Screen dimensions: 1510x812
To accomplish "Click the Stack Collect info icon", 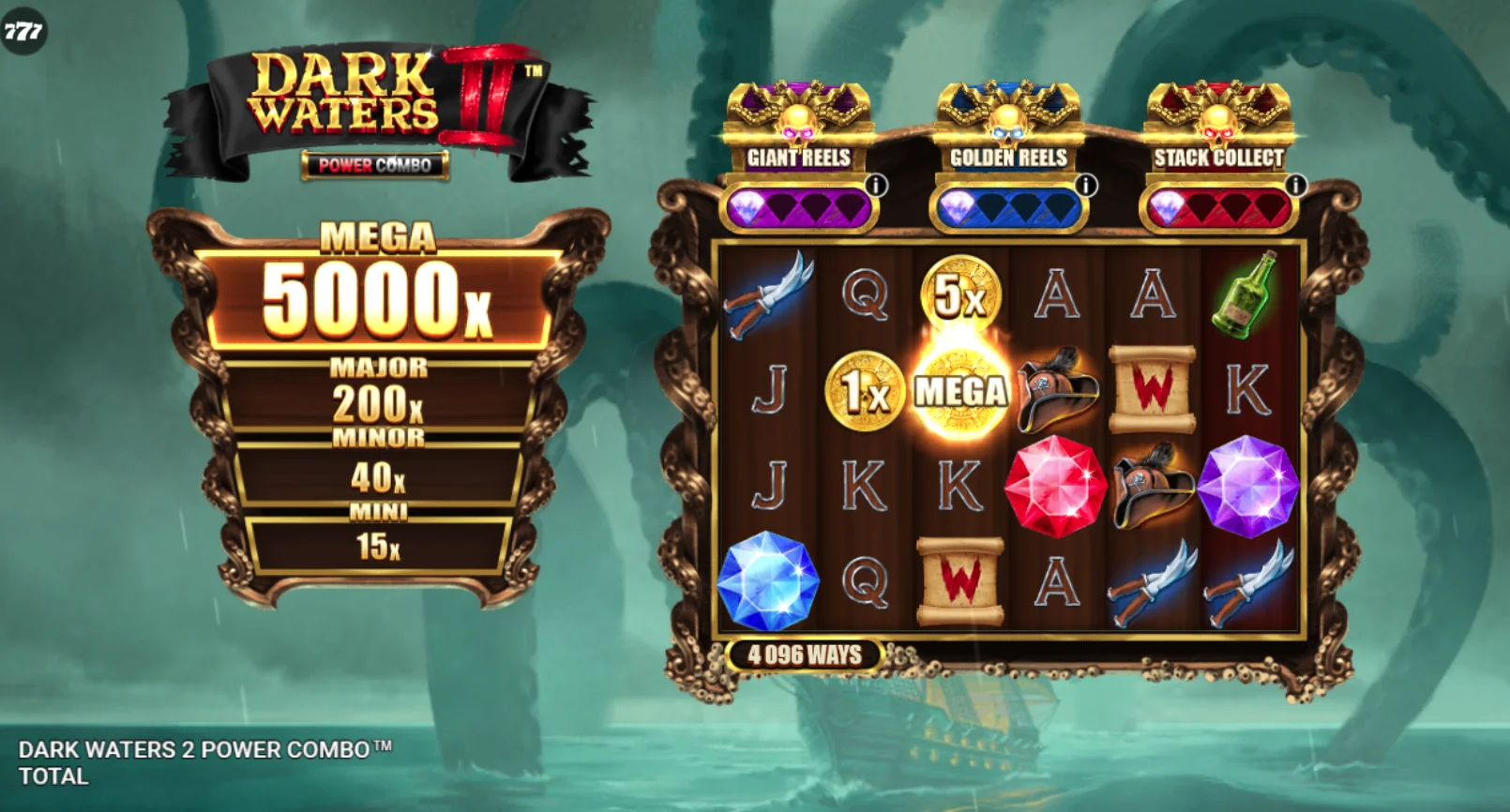I will tap(1295, 186).
